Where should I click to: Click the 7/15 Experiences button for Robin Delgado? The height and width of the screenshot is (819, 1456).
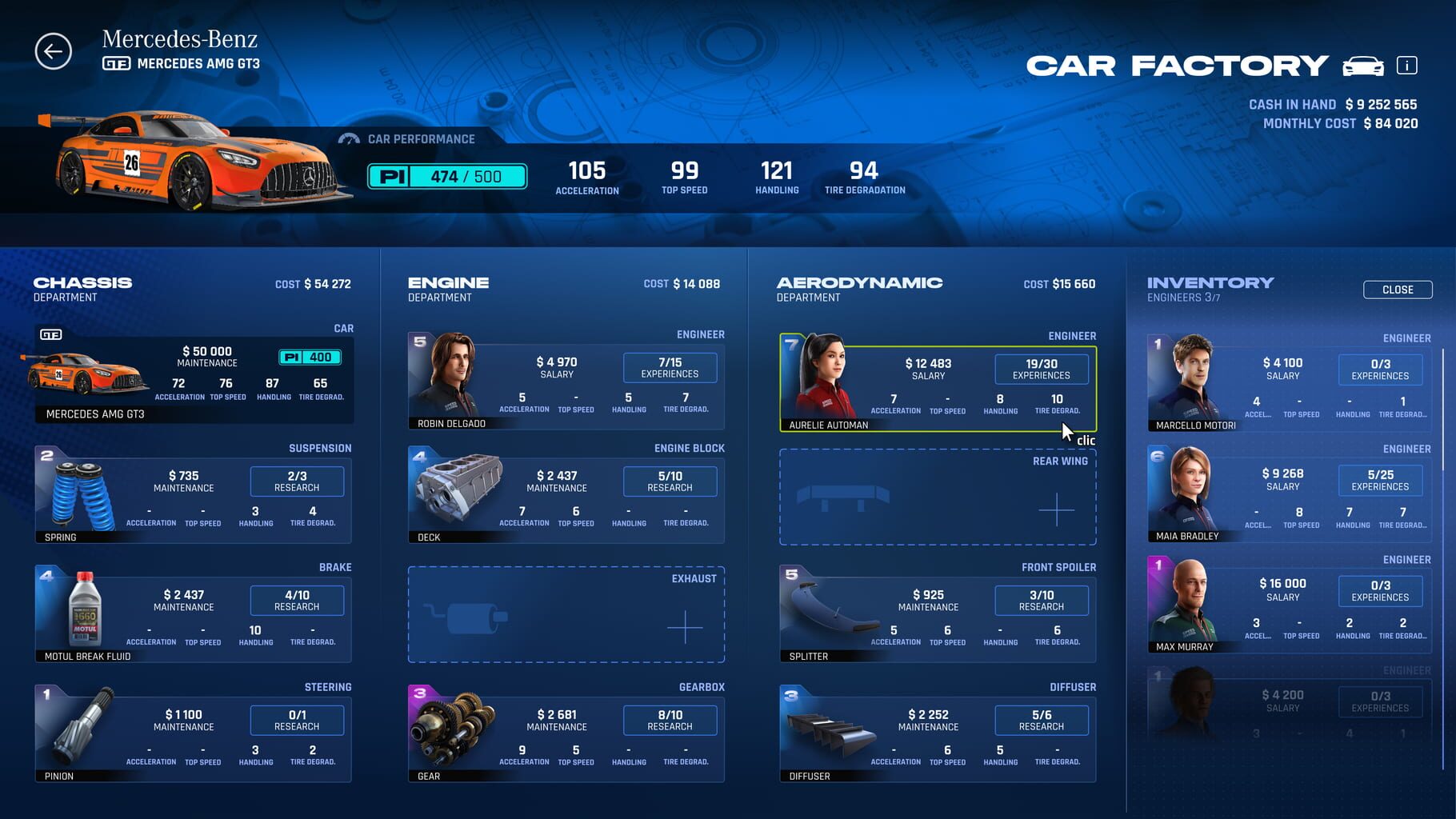670,367
